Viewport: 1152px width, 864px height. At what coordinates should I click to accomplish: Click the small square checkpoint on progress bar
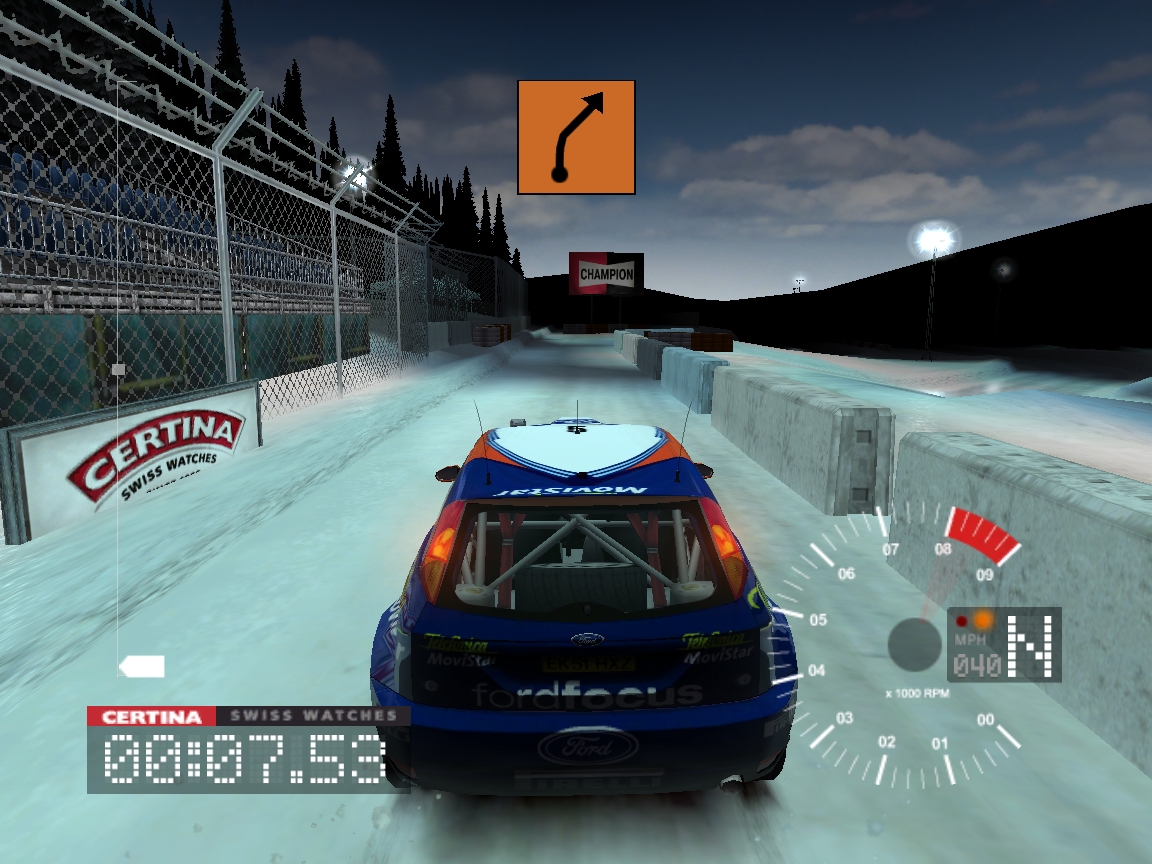119,369
